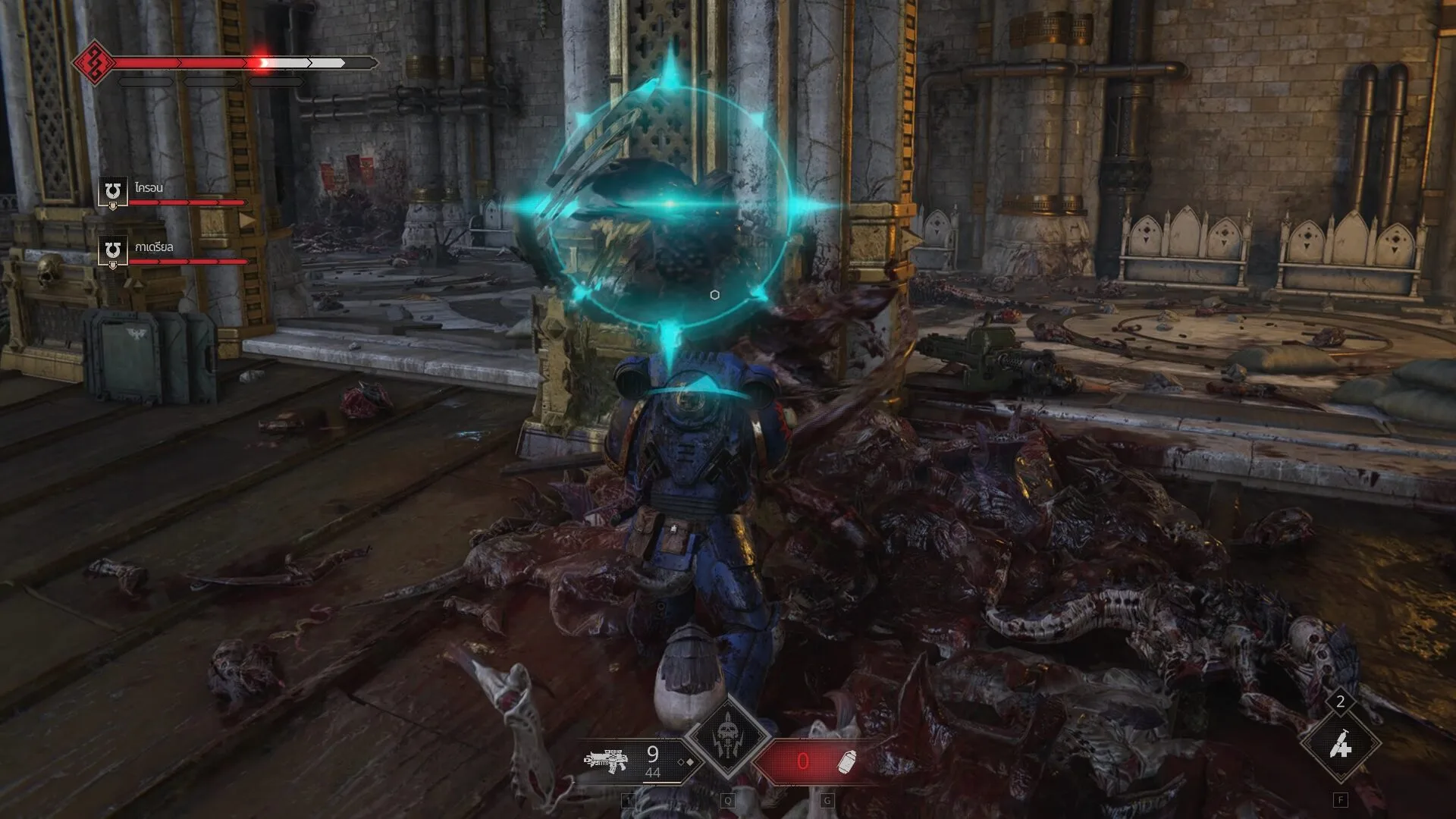
Task: Select the grenade slot icon
Action: [x=847, y=761]
